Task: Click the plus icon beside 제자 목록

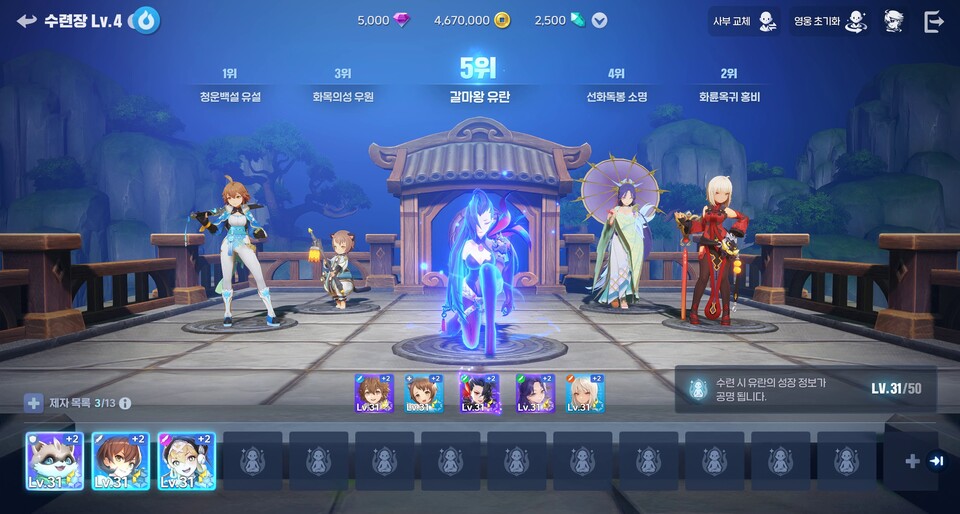Action: coord(34,403)
